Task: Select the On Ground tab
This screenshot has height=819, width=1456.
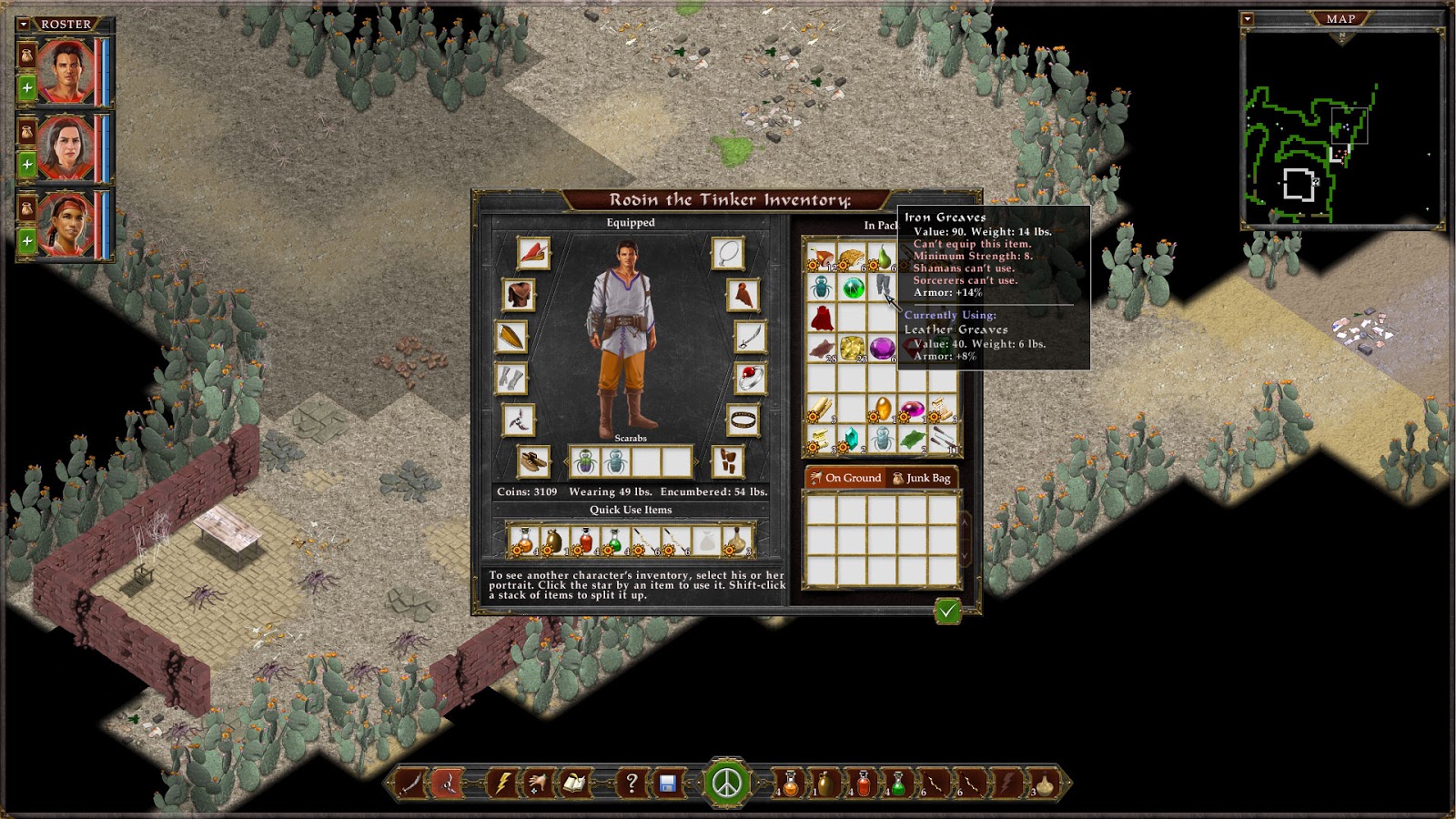Action: 845,478
